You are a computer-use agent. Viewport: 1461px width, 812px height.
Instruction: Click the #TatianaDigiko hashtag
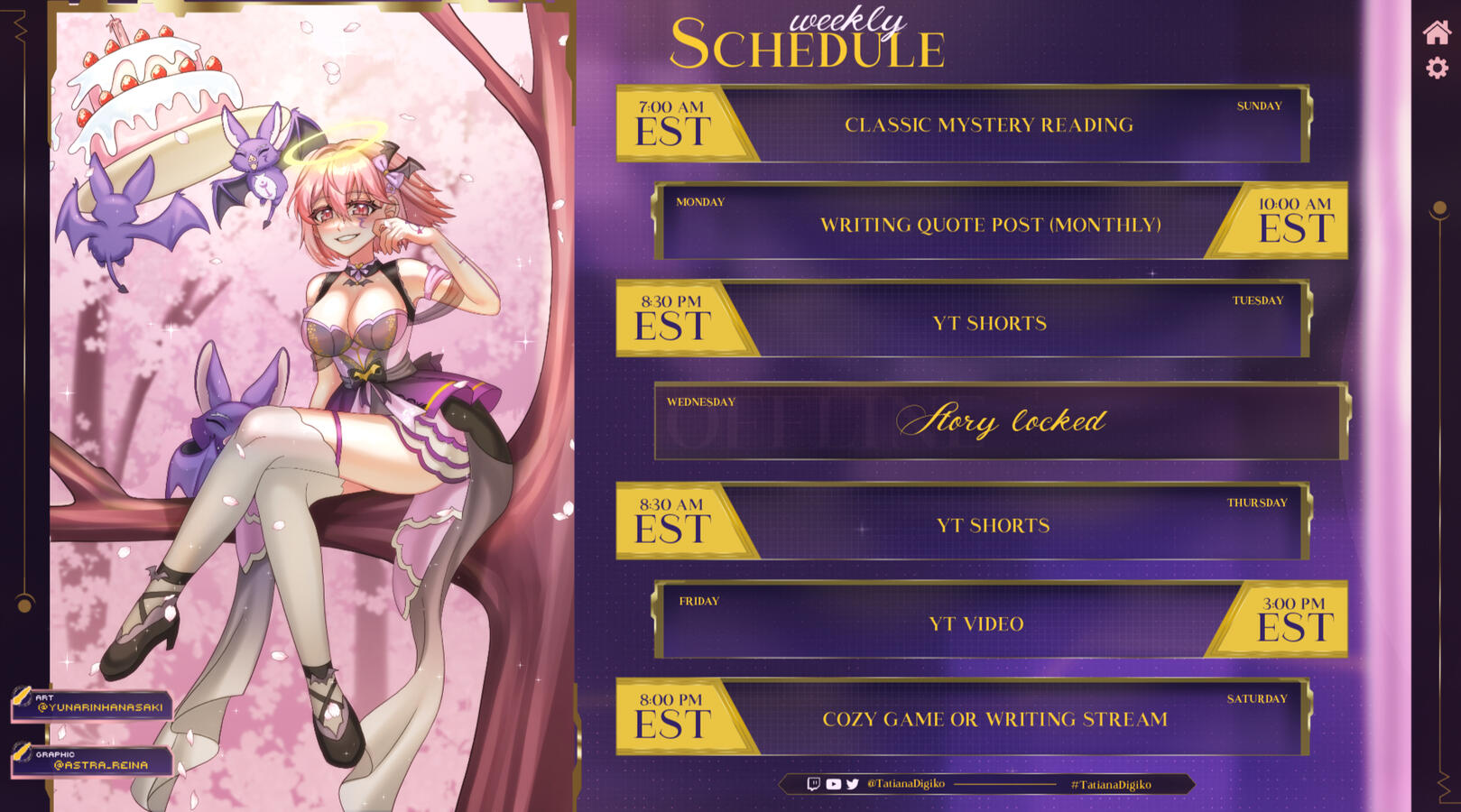pos(1111,785)
